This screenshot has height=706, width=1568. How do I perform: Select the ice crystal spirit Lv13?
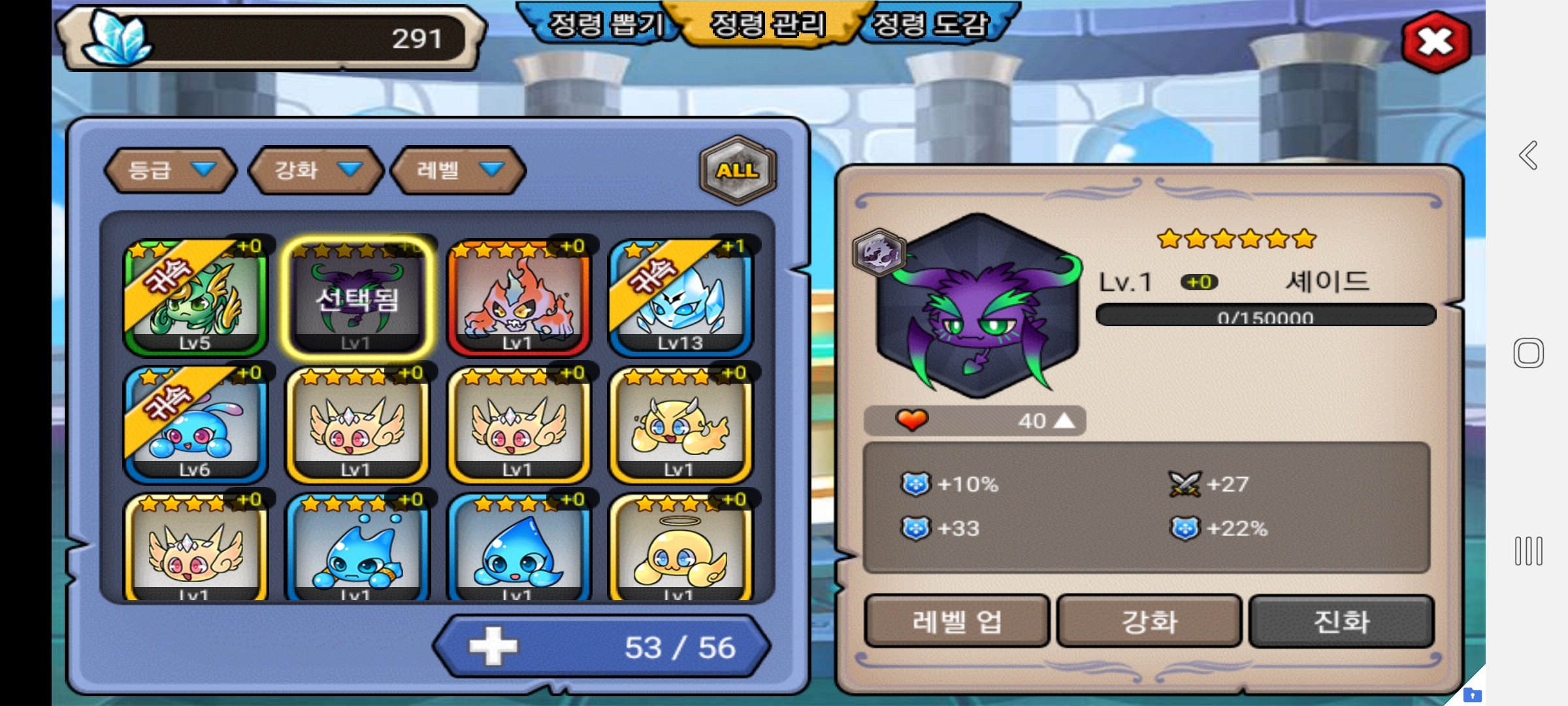click(x=680, y=298)
